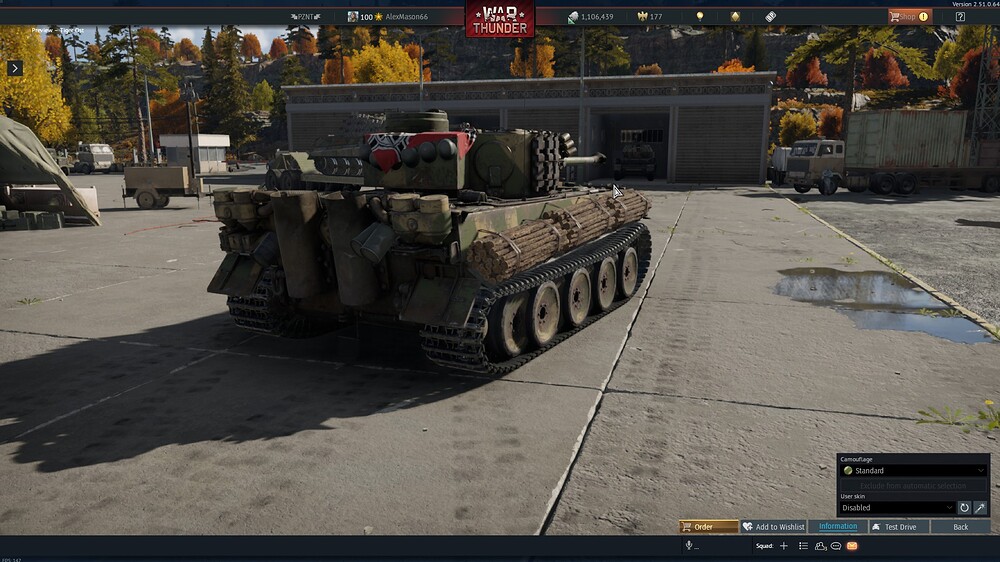Start a Test Drive
The height and width of the screenshot is (562, 1000).
[x=894, y=527]
